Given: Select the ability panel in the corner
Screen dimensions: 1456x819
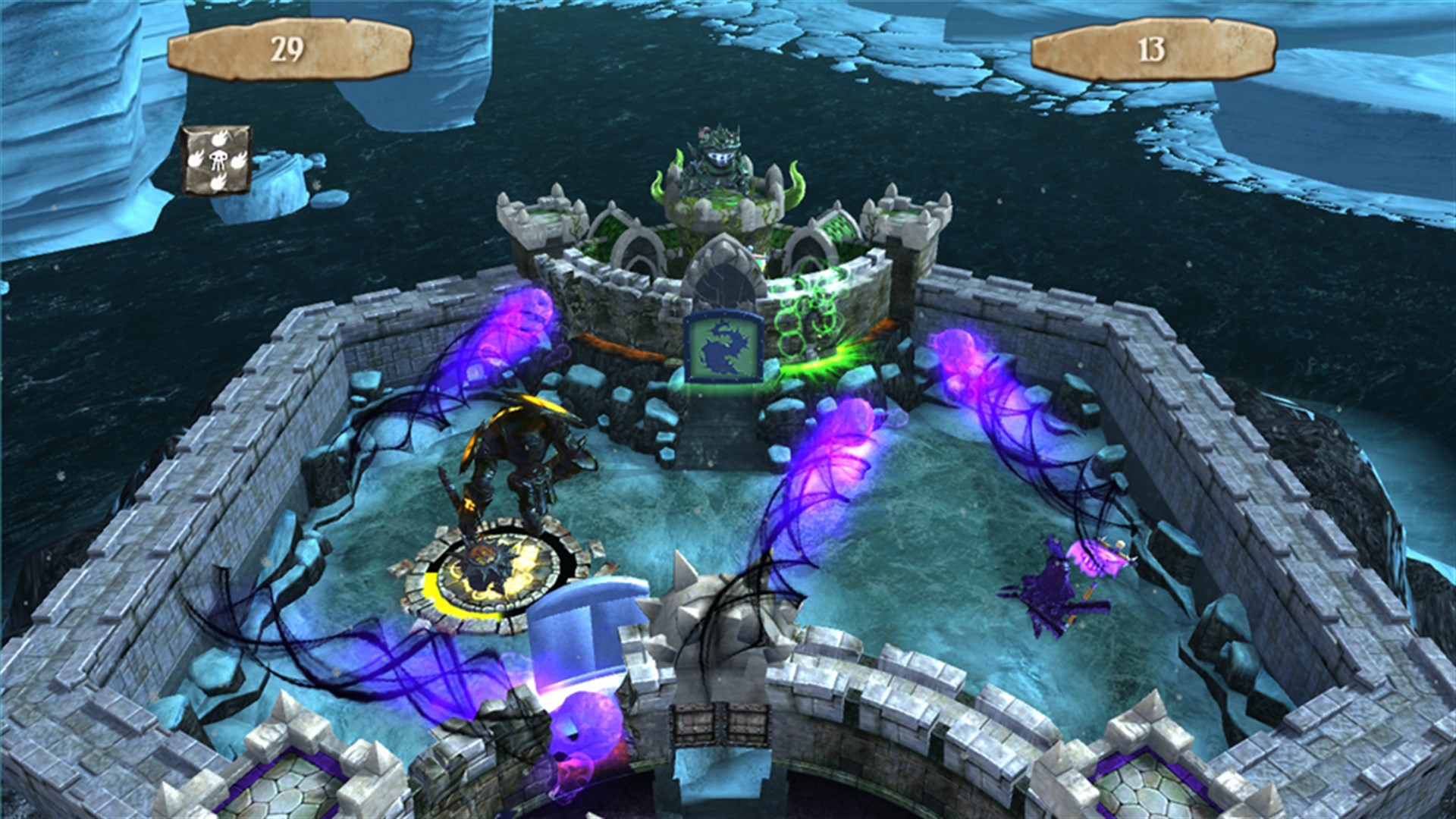Looking at the screenshot, I should coord(217,159).
